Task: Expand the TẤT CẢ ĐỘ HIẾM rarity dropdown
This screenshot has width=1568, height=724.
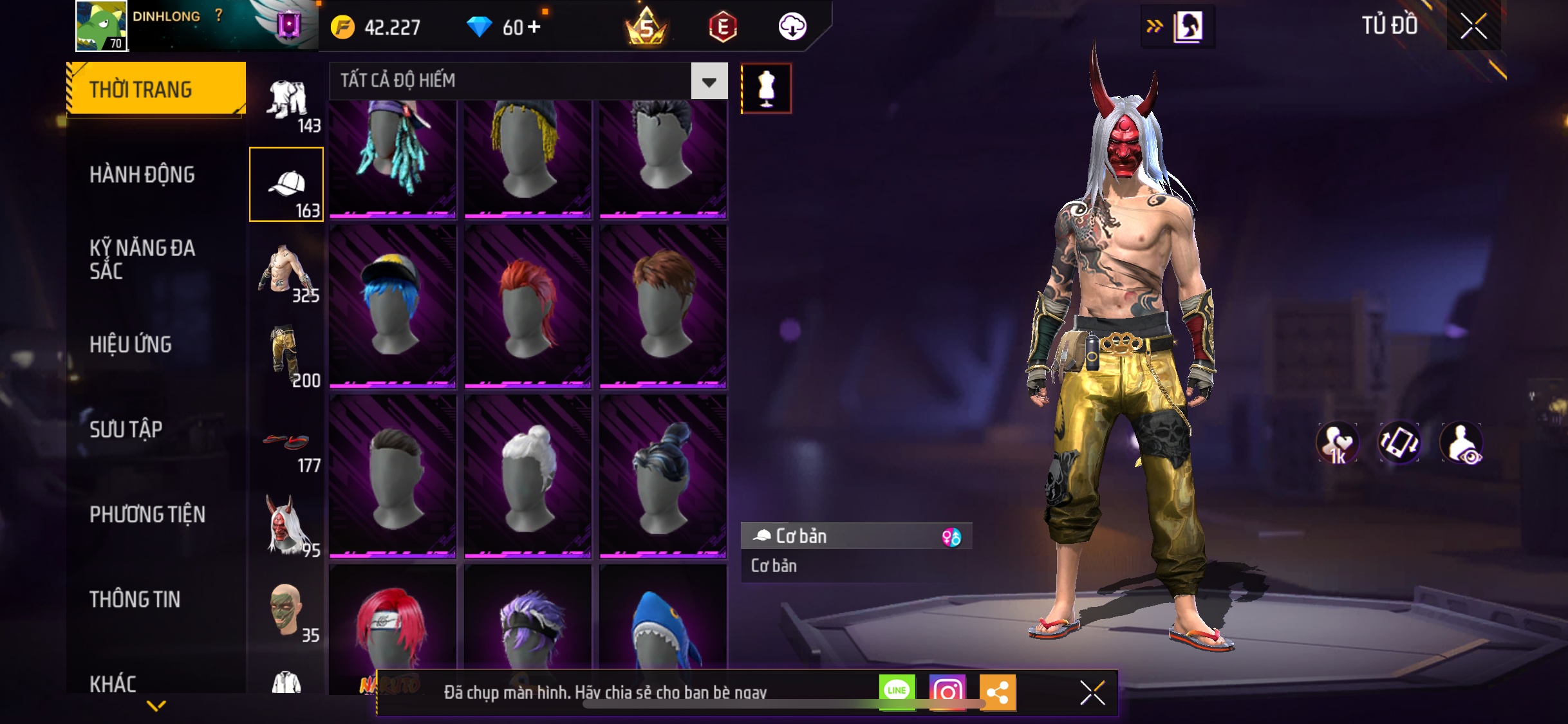Action: [709, 81]
